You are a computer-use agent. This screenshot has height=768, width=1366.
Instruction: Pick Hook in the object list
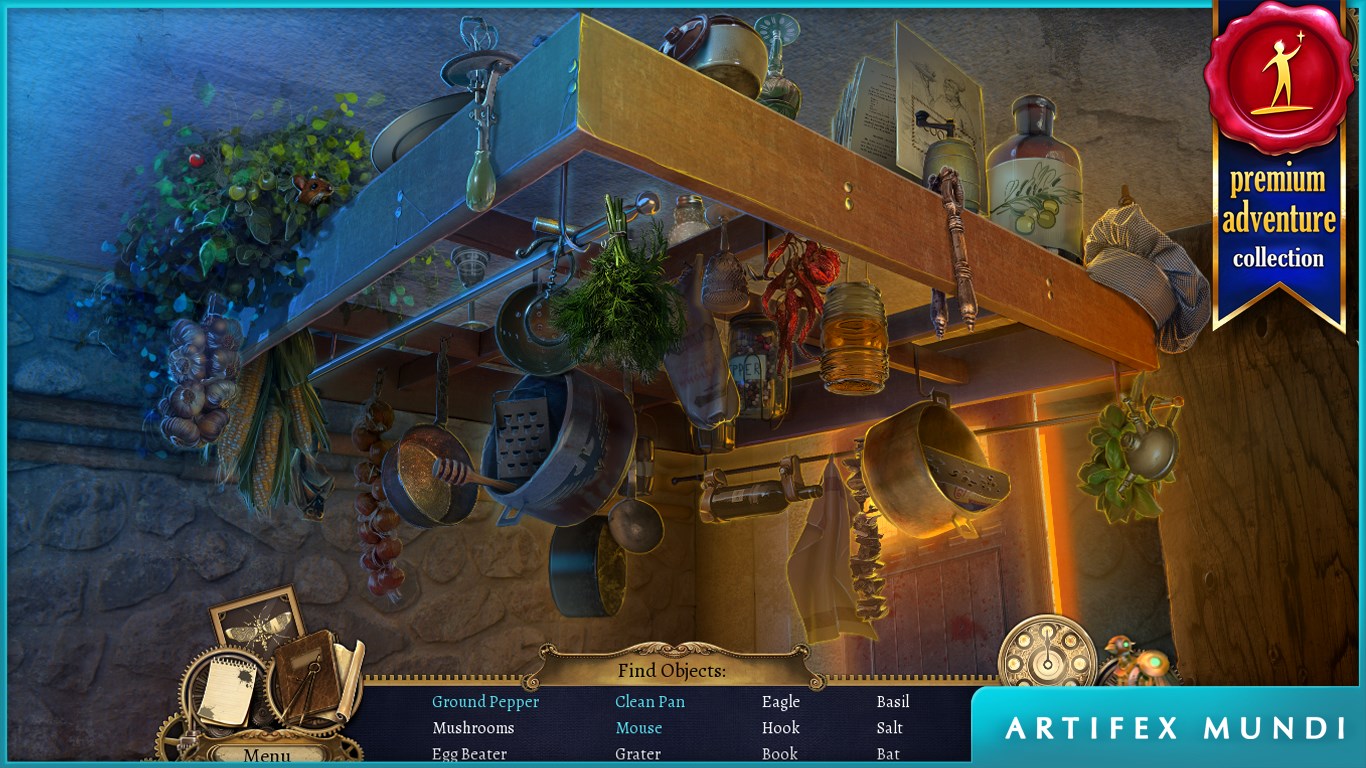point(780,728)
